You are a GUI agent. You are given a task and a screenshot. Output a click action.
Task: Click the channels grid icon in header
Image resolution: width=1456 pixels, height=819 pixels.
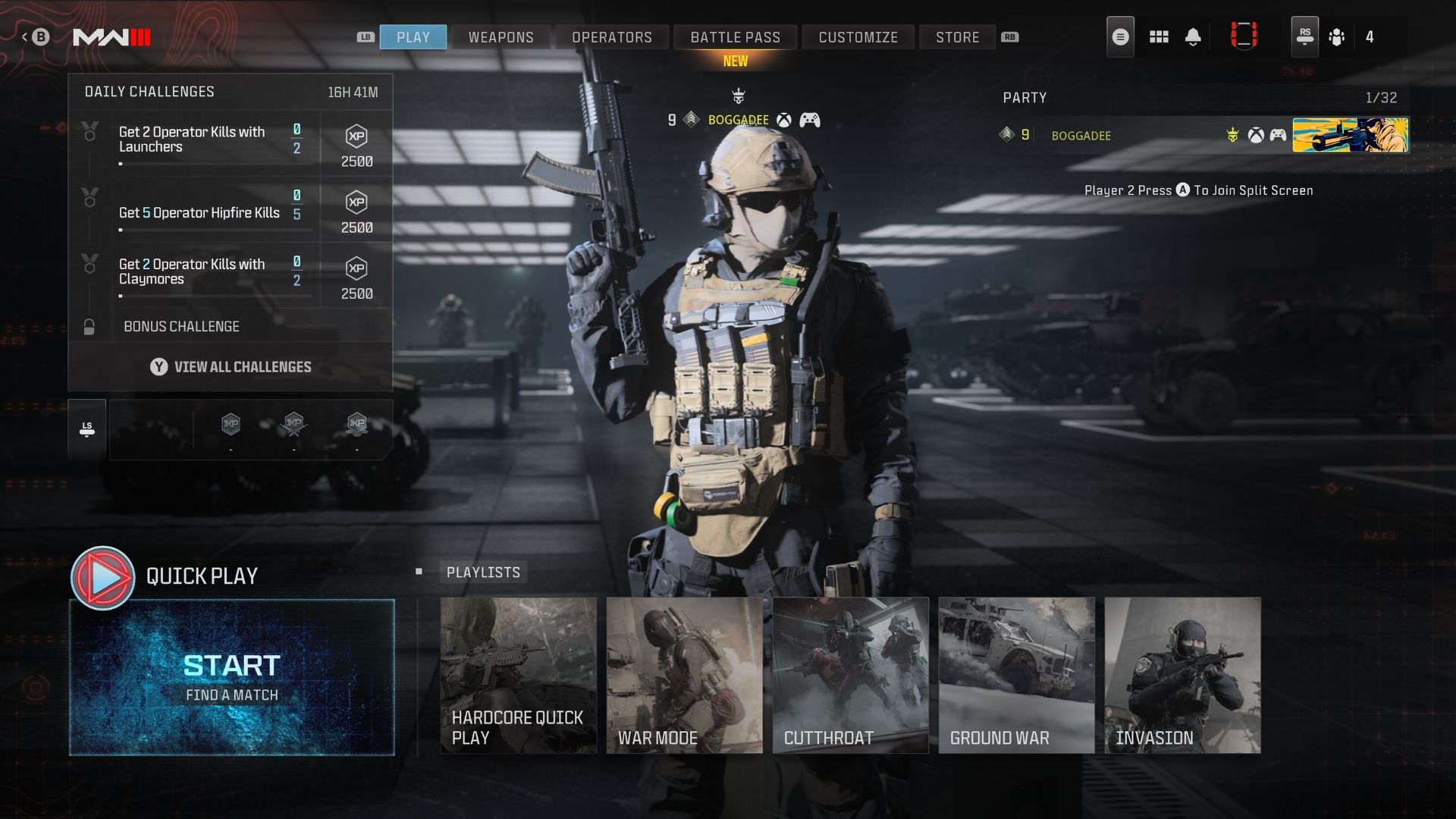1159,36
